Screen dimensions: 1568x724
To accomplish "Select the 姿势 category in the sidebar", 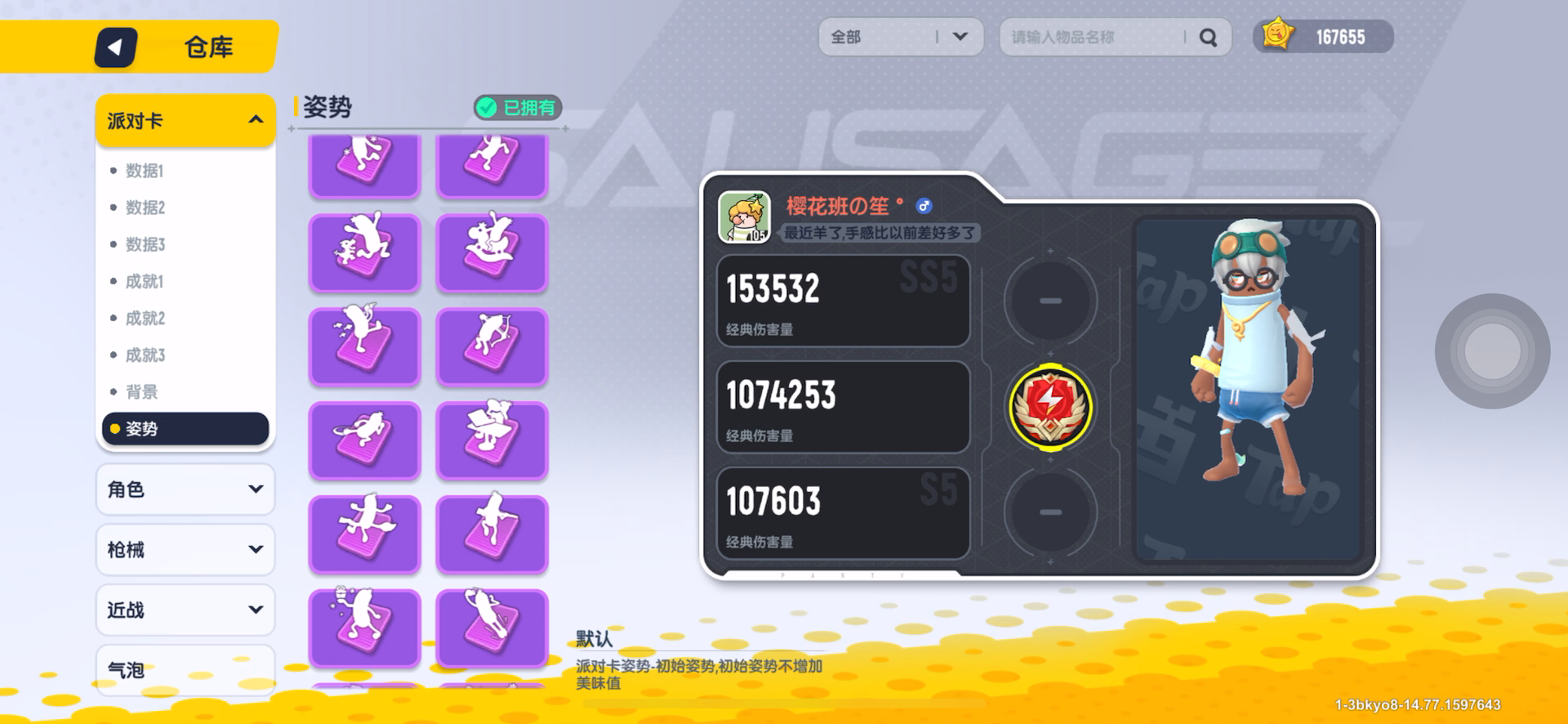I will coord(185,427).
